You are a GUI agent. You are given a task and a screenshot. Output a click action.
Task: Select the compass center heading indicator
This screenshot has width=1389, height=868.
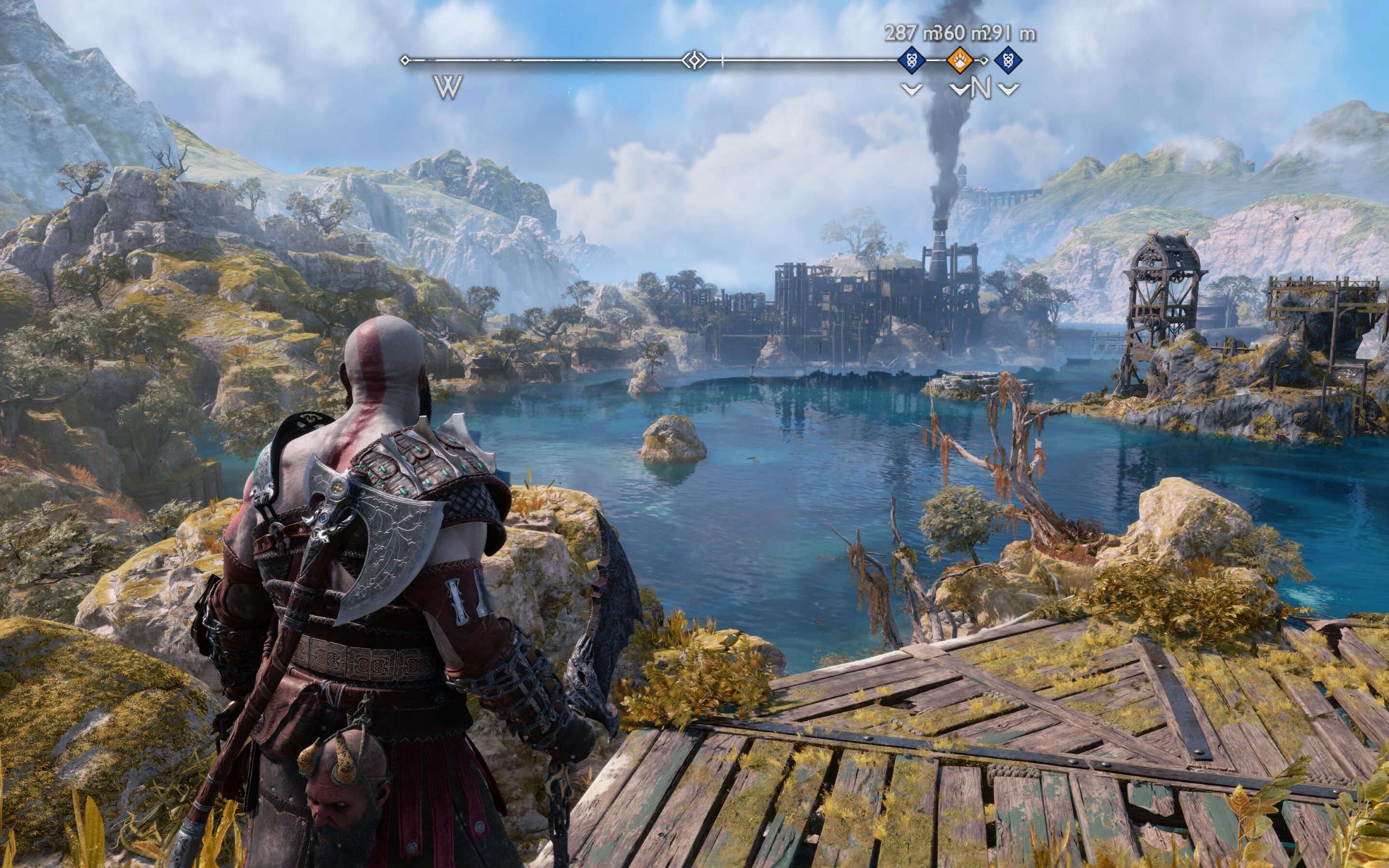[x=694, y=60]
